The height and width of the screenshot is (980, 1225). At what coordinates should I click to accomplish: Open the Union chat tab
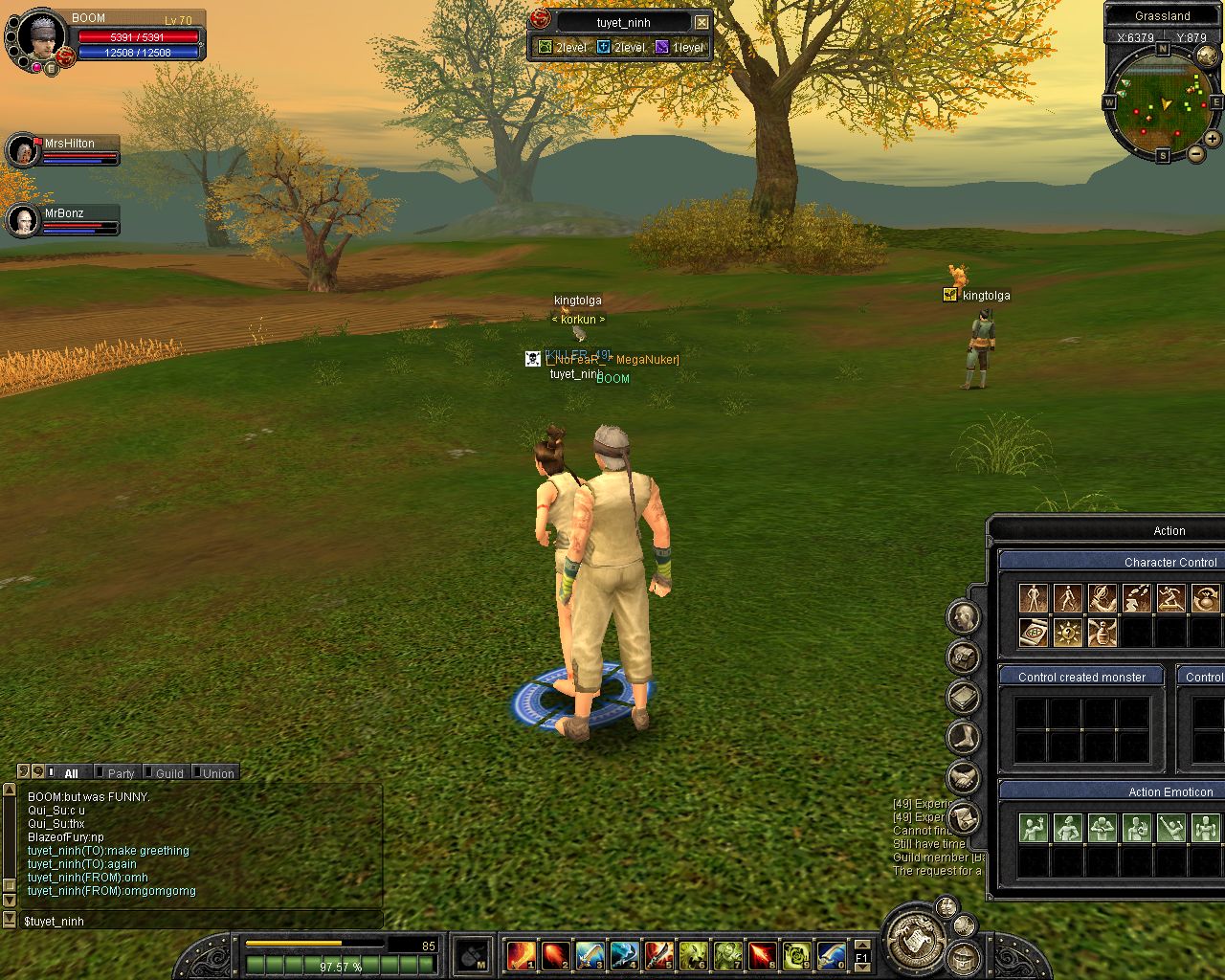218,773
